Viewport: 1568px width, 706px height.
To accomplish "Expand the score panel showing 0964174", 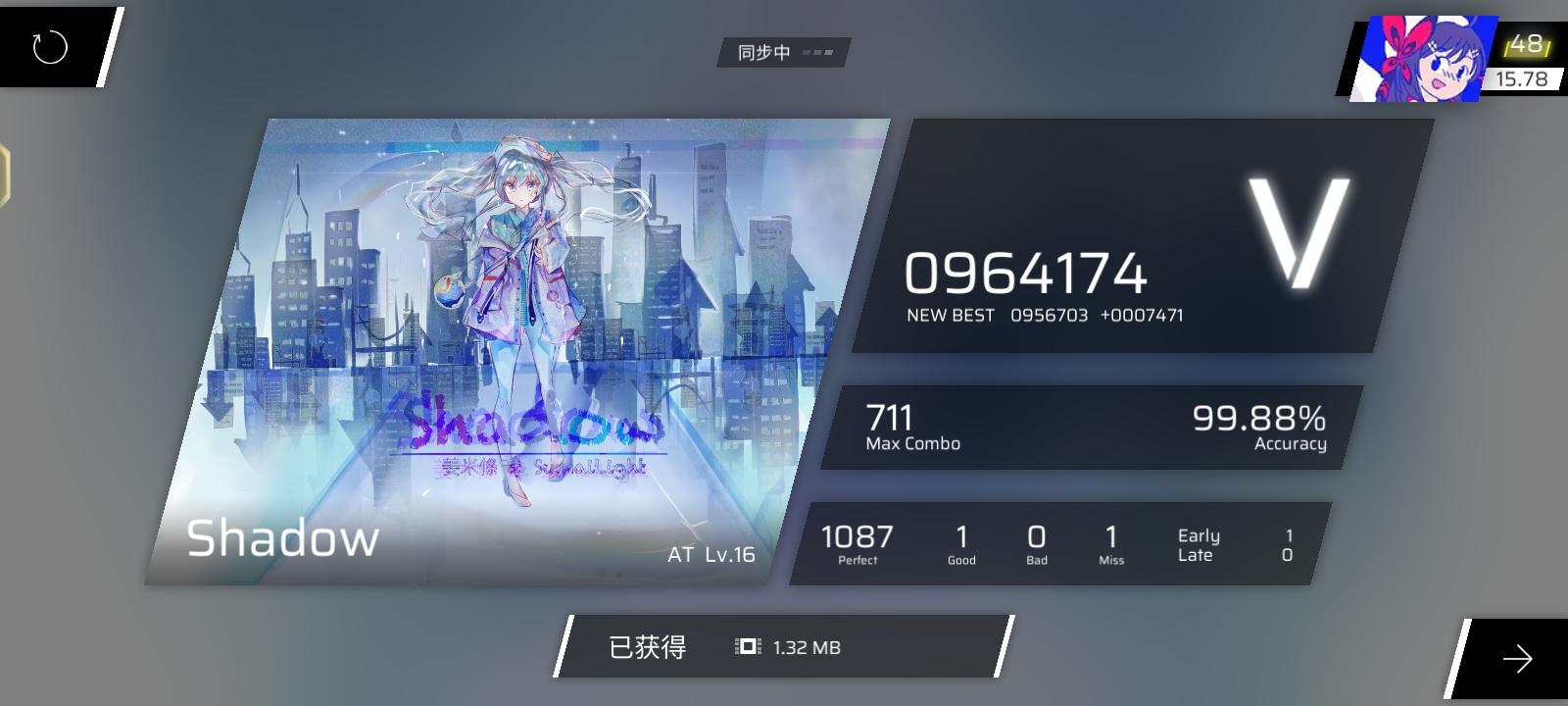I will [1027, 275].
